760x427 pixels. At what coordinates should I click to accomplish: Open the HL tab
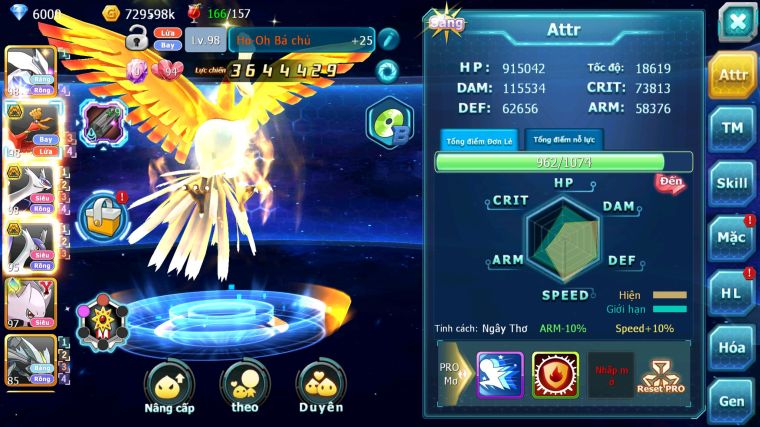[732, 292]
